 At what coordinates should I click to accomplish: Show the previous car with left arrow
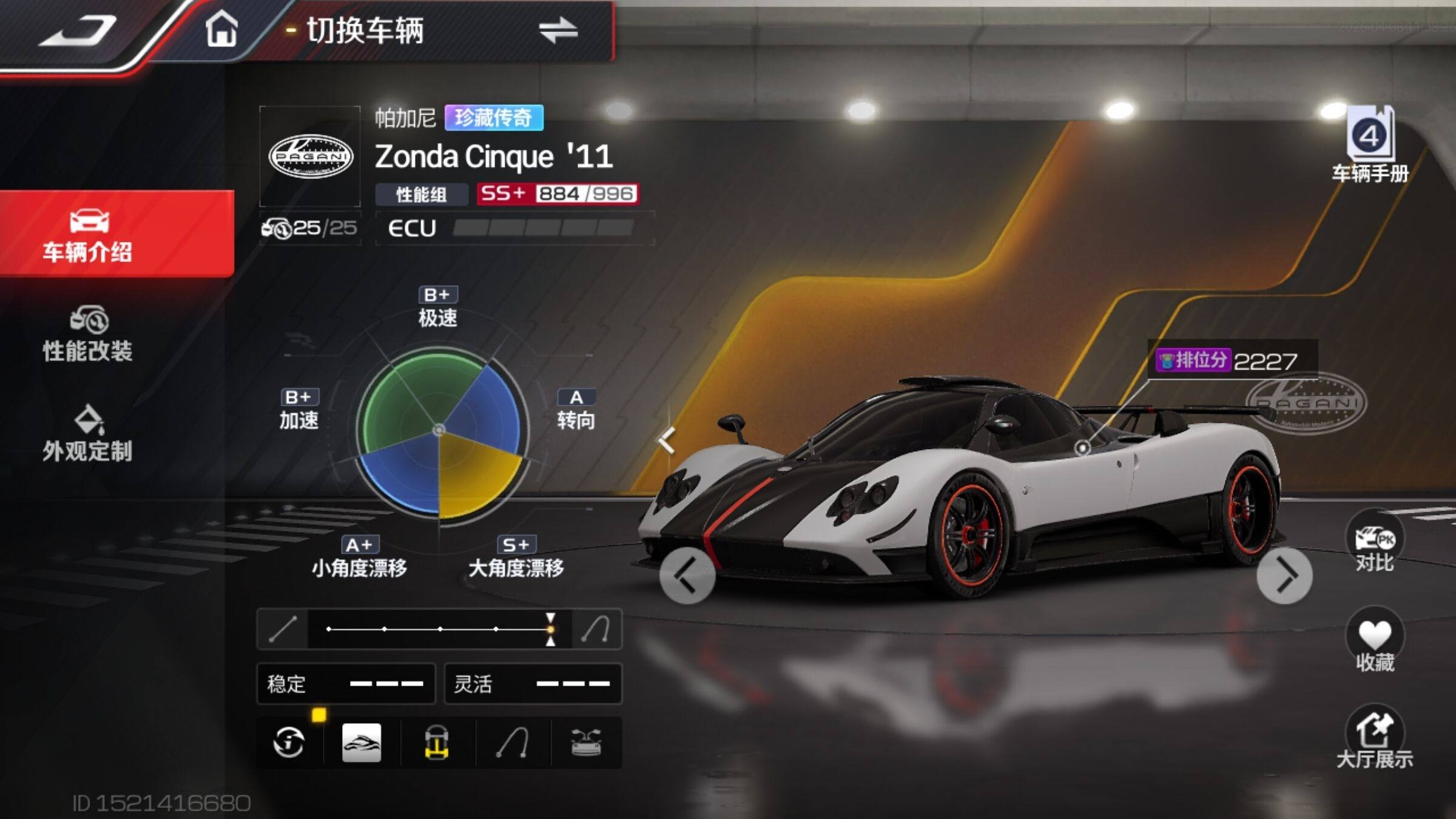pos(687,576)
